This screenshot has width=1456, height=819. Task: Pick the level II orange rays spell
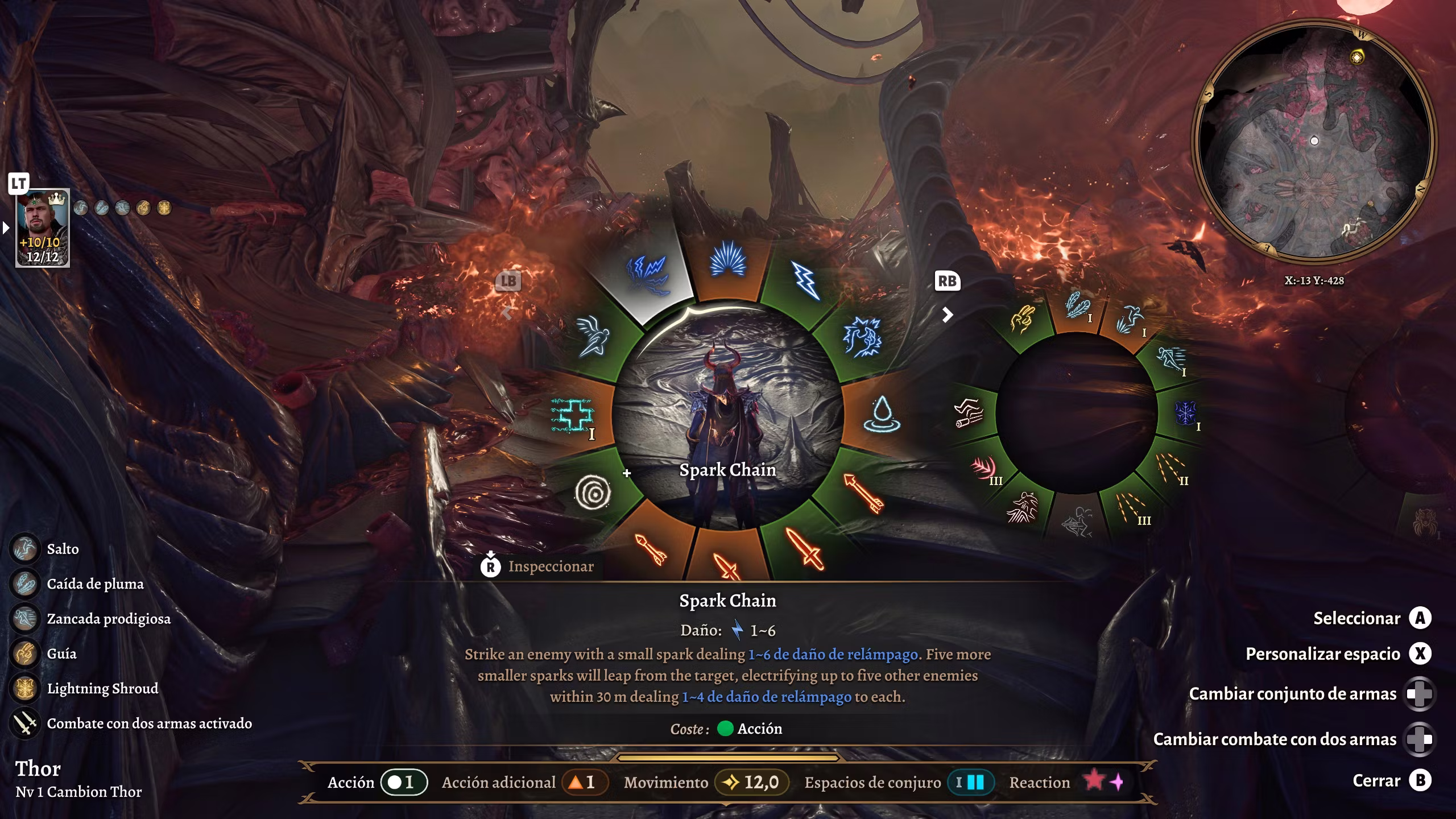click(x=1172, y=468)
